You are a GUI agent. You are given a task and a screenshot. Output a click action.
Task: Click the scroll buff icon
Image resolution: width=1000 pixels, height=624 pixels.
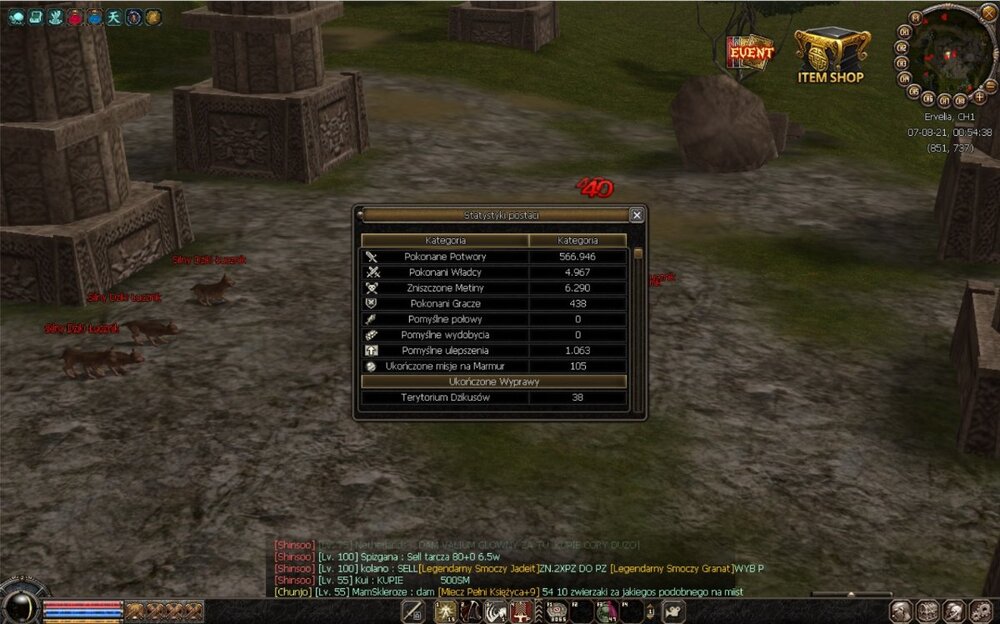tap(35, 17)
